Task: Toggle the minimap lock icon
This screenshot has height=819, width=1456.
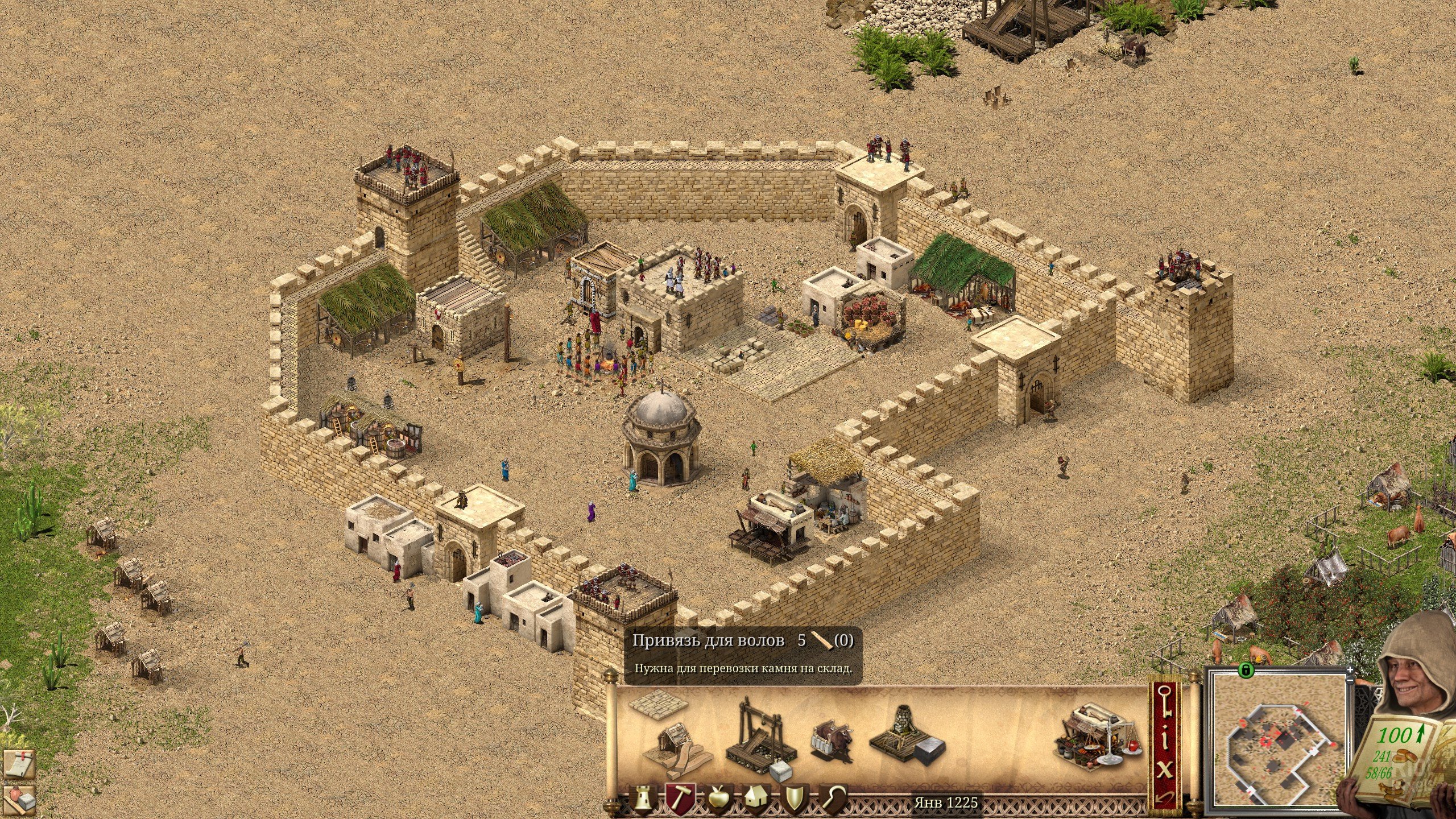Action: coord(1246,671)
